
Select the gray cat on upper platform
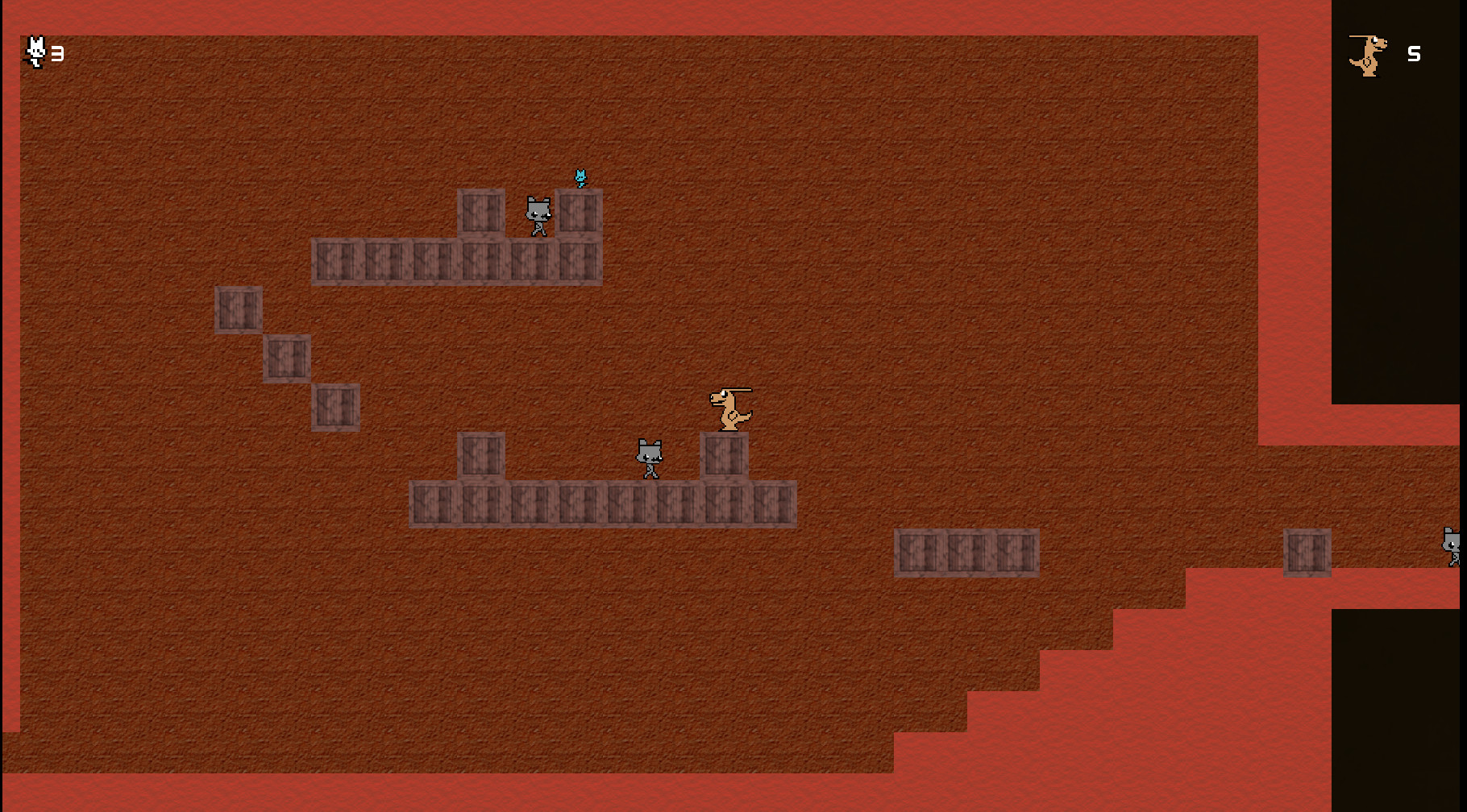point(538,216)
